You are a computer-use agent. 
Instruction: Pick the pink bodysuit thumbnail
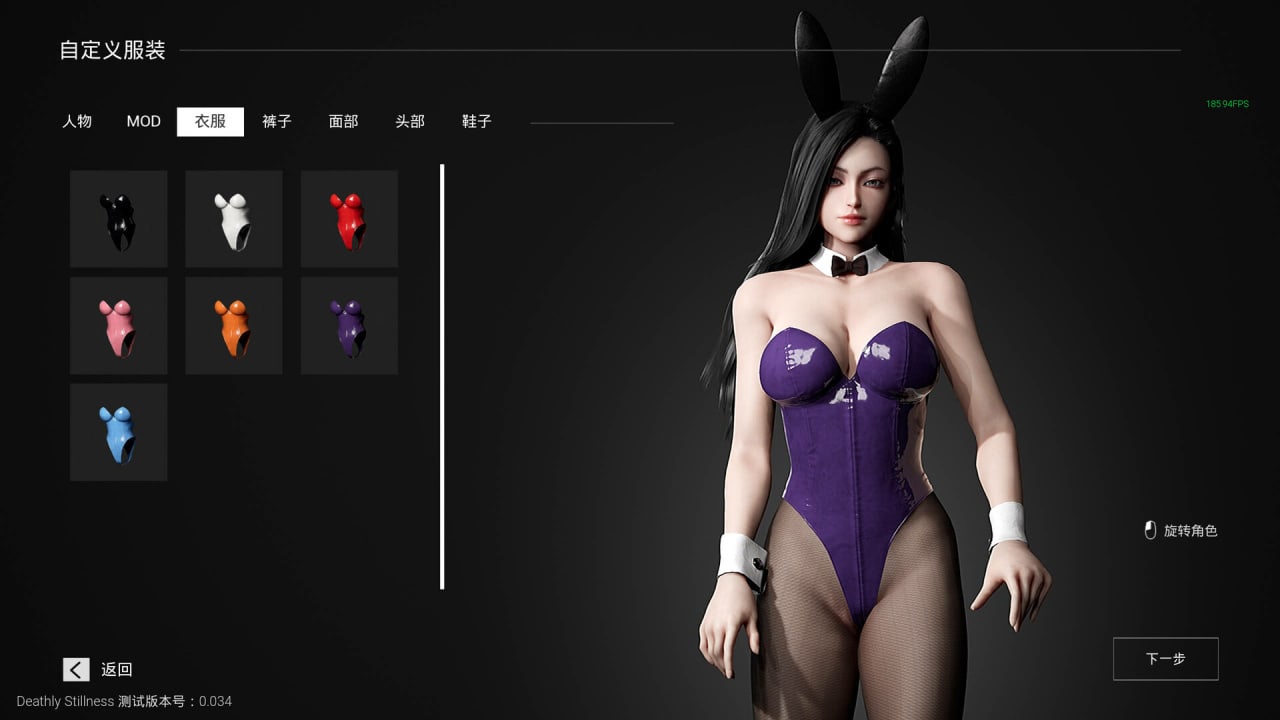pos(118,326)
